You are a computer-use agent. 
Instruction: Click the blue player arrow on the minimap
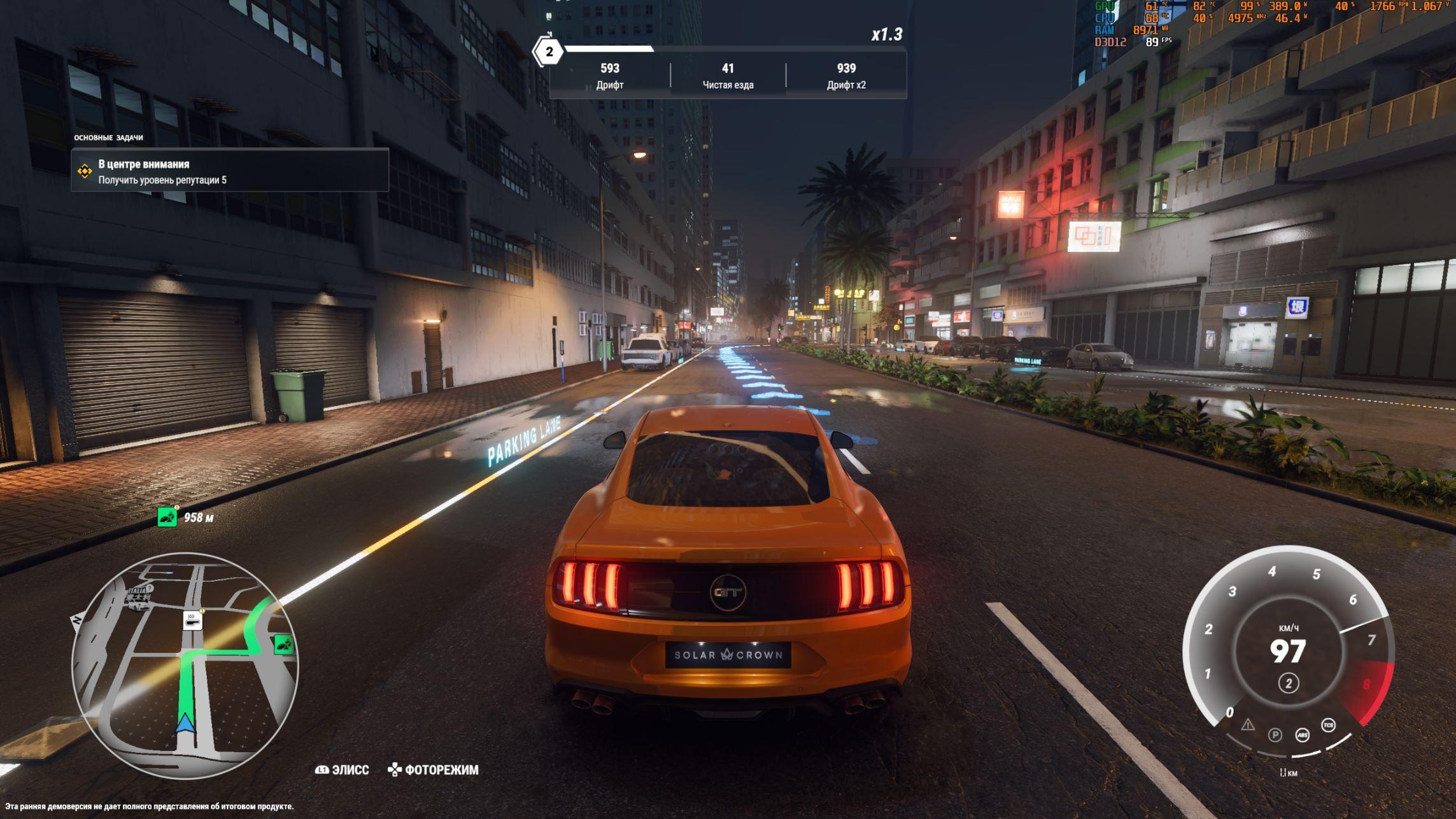click(185, 724)
